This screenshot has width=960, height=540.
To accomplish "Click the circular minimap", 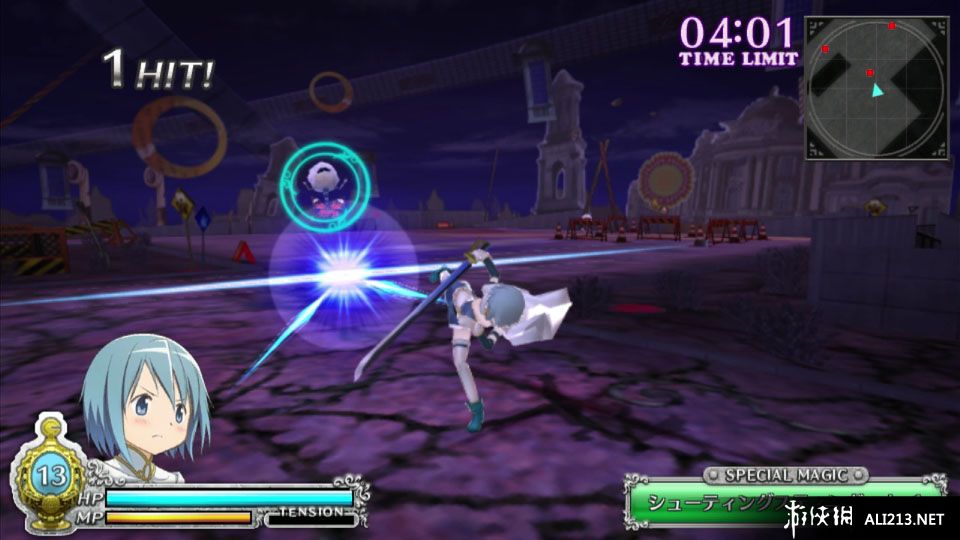I will pyautogui.click(x=876, y=88).
